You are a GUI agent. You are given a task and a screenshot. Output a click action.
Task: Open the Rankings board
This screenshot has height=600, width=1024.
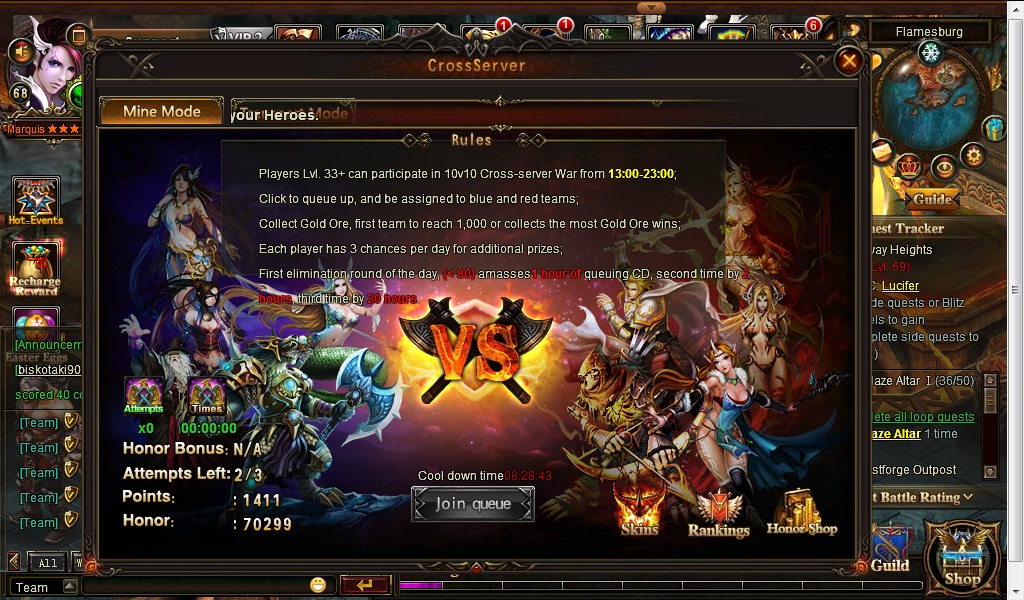(718, 512)
